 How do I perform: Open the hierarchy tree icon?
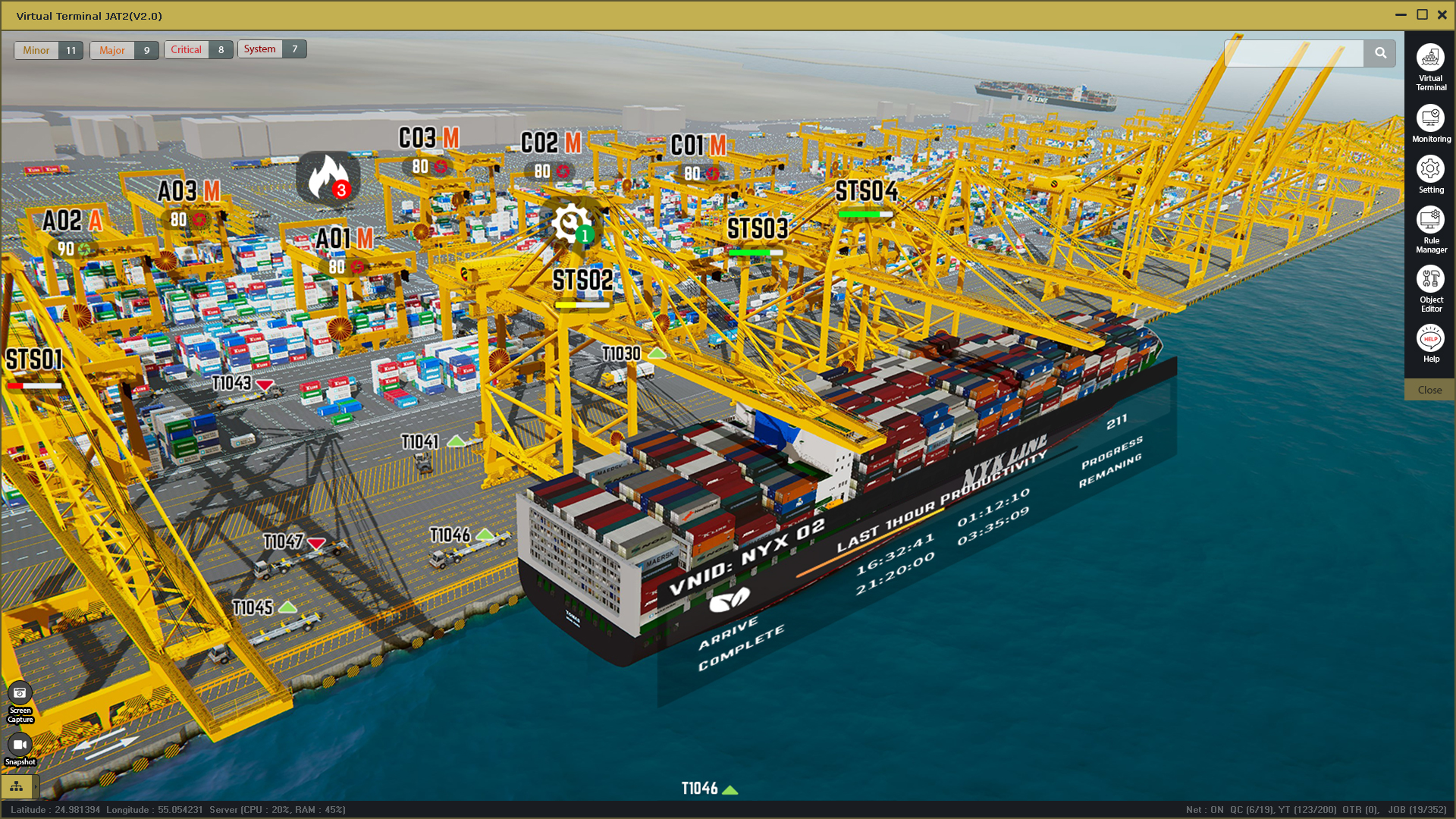[17, 786]
